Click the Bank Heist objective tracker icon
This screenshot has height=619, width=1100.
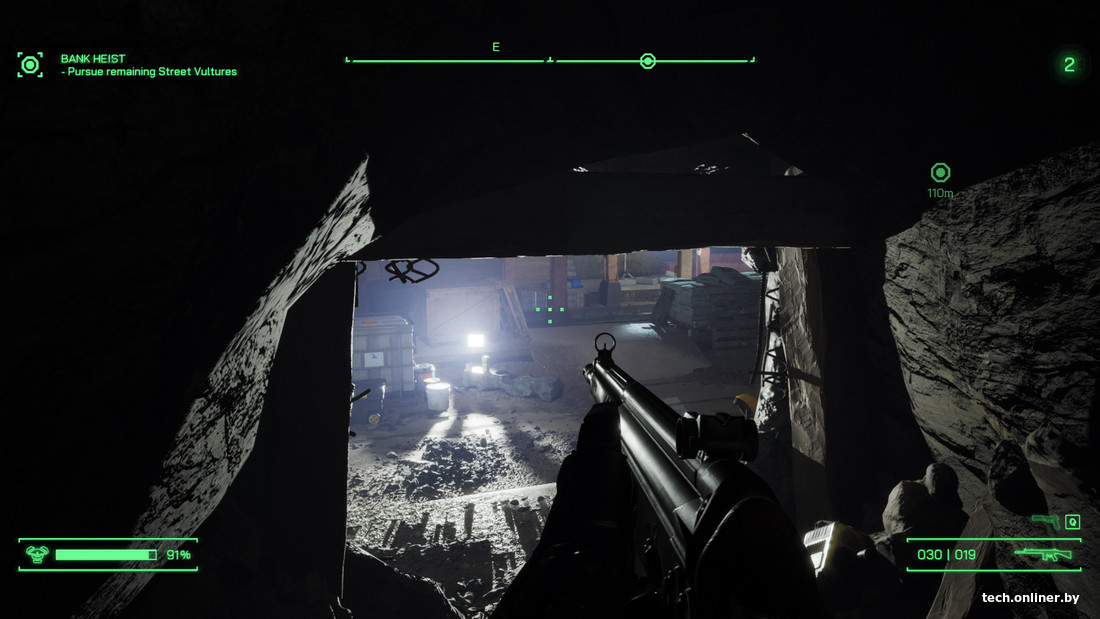pyautogui.click(x=30, y=65)
